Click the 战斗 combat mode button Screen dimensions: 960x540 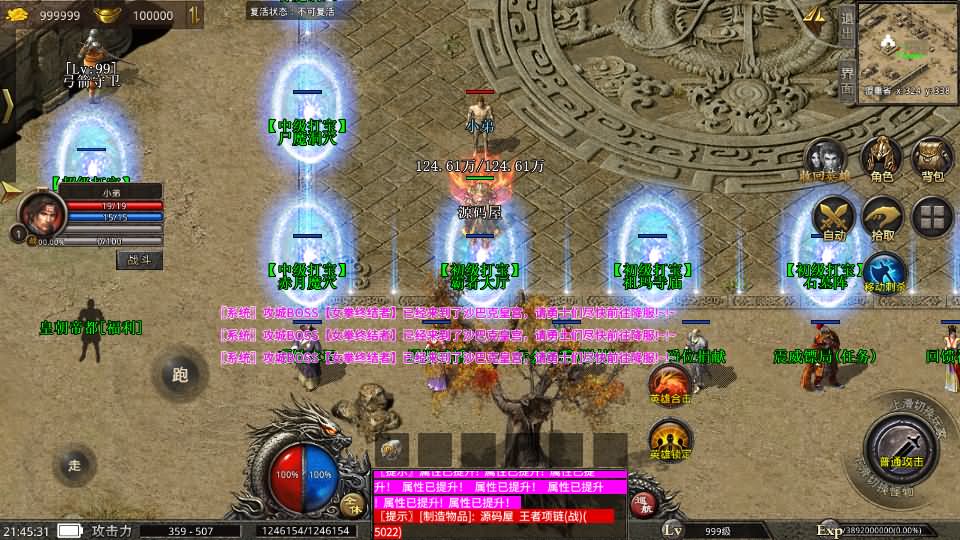coord(139,259)
